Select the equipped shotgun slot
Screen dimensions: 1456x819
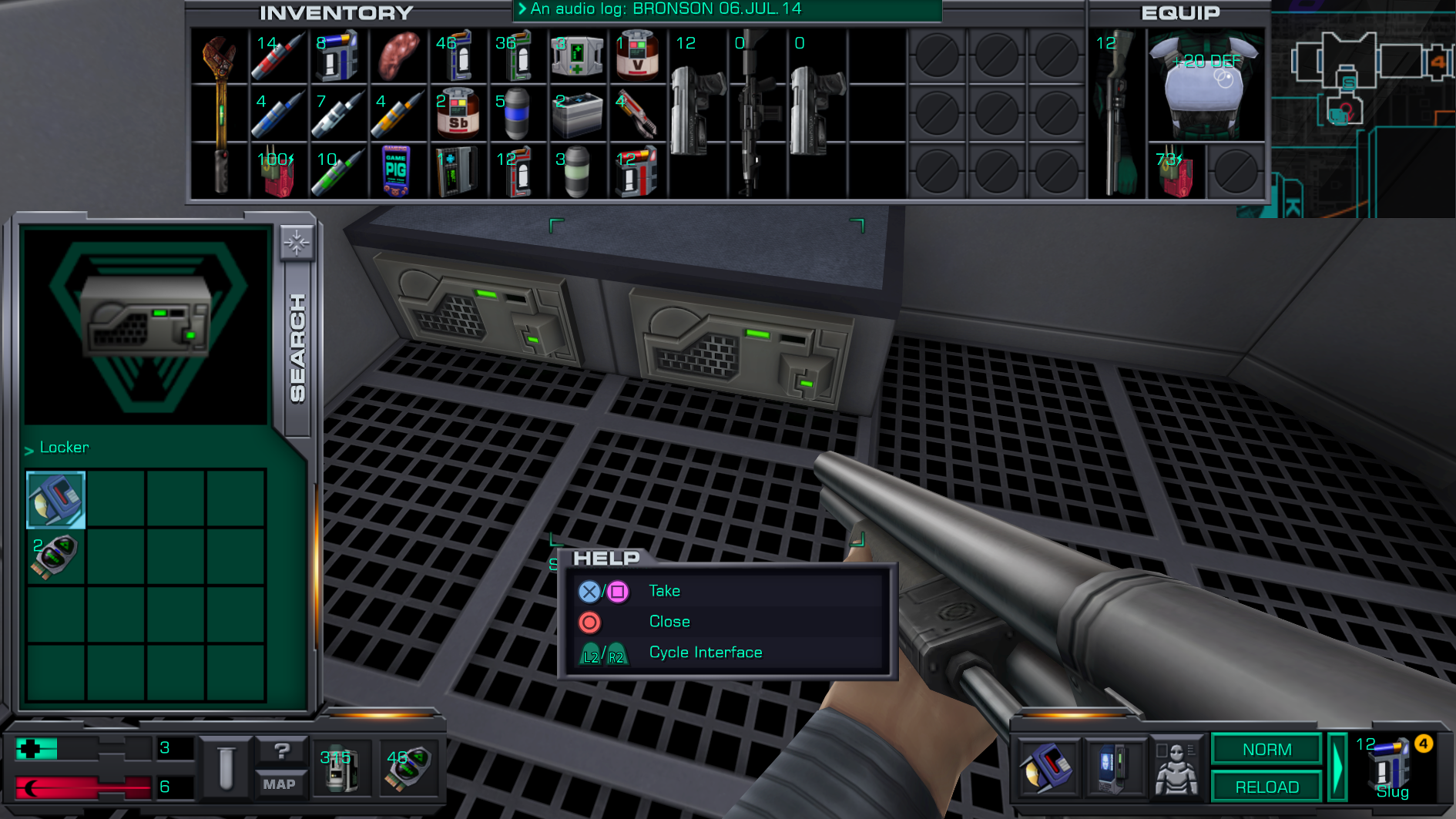tap(1116, 112)
